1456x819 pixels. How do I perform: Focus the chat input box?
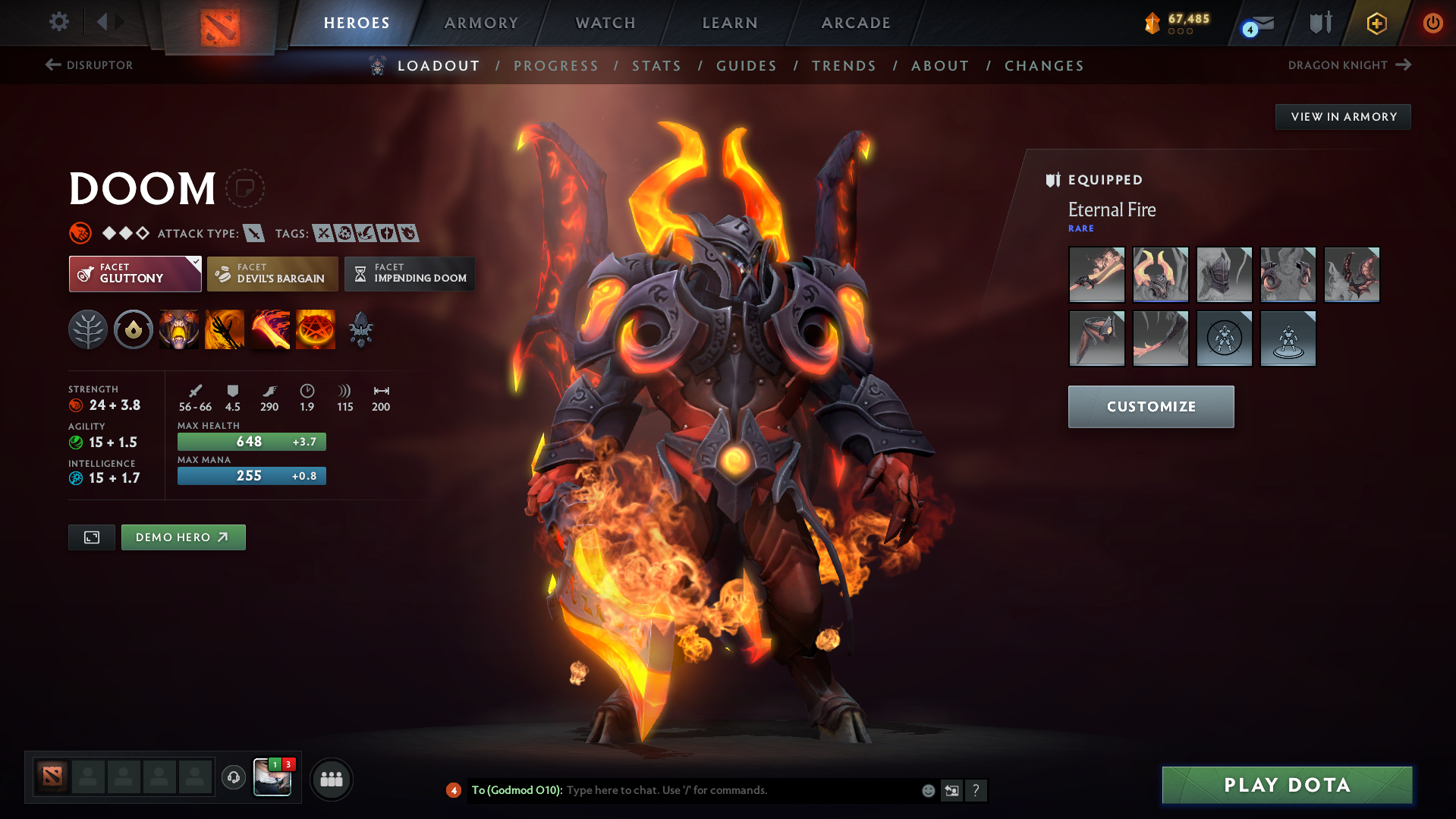740,790
